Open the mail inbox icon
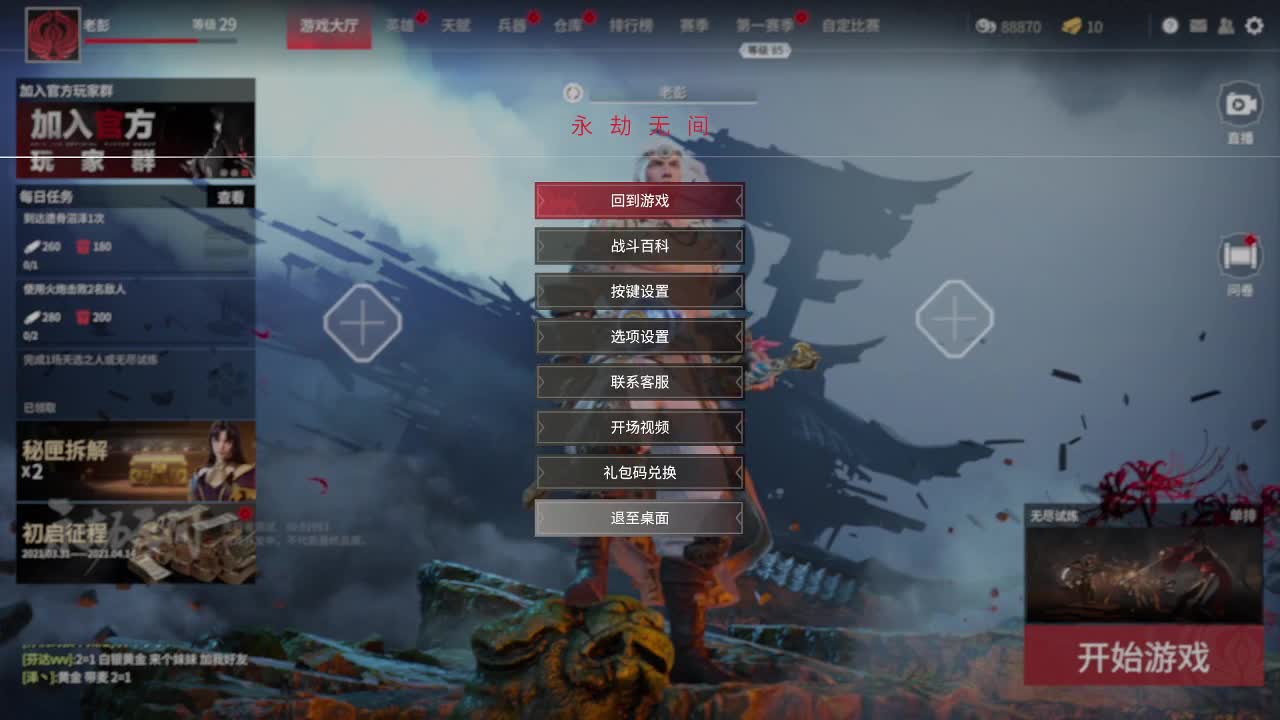 click(1198, 26)
